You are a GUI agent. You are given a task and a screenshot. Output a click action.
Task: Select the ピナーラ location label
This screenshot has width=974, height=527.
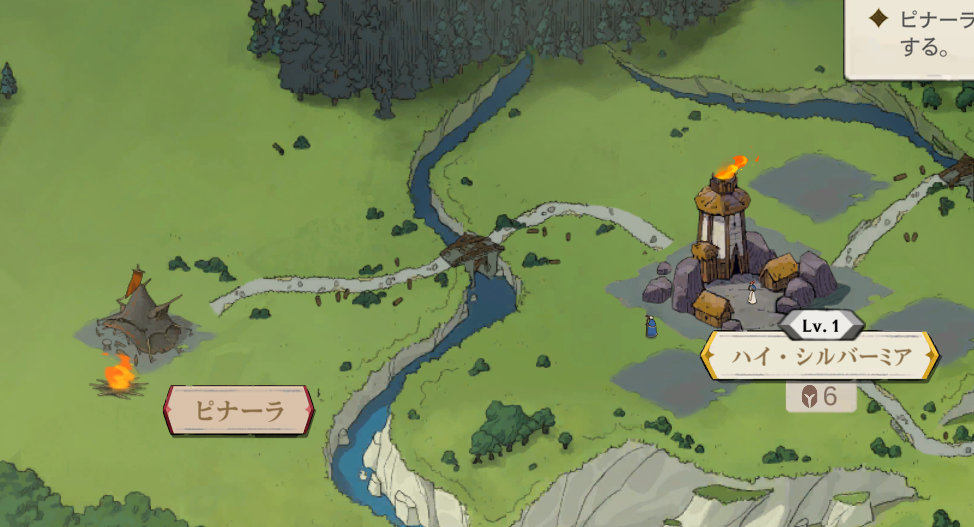click(239, 410)
